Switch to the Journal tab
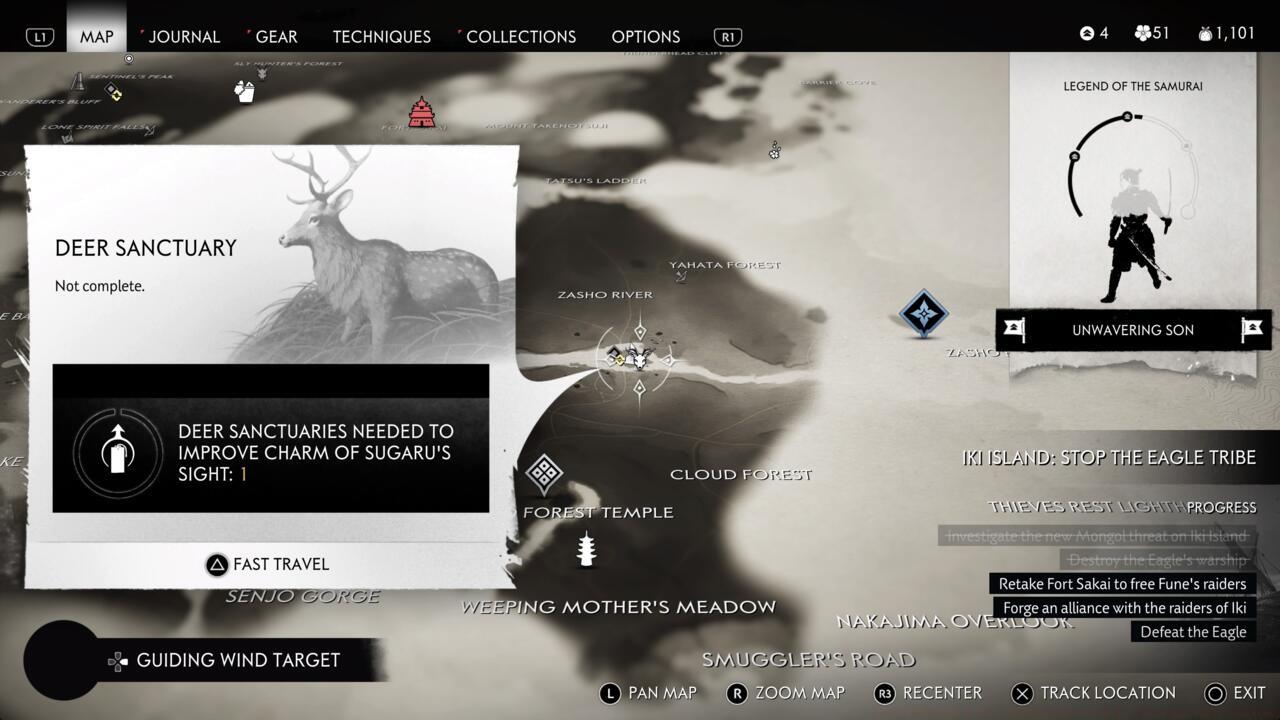Image resolution: width=1280 pixels, height=720 pixels. point(183,37)
